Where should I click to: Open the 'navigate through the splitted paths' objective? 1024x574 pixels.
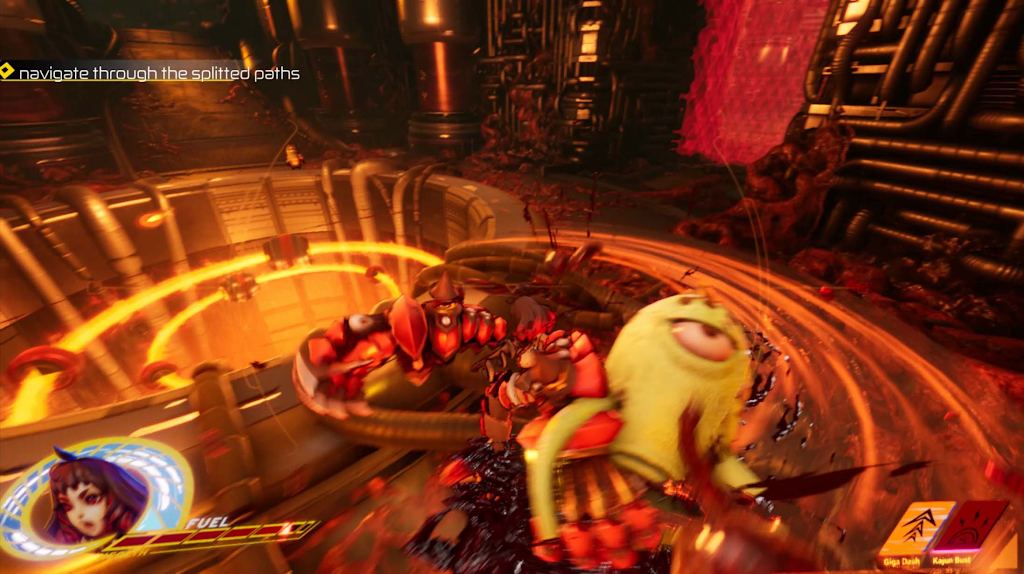coord(158,73)
